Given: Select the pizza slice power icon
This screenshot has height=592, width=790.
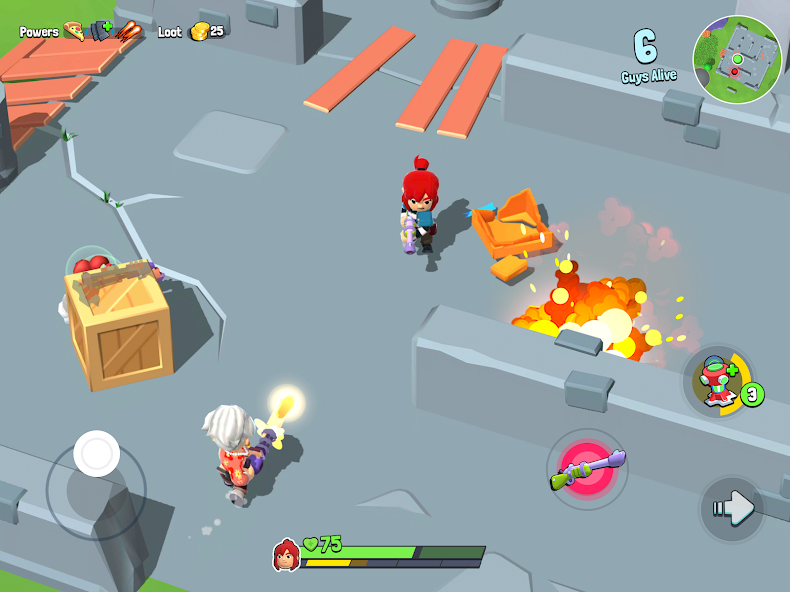Looking at the screenshot, I should [x=73, y=31].
